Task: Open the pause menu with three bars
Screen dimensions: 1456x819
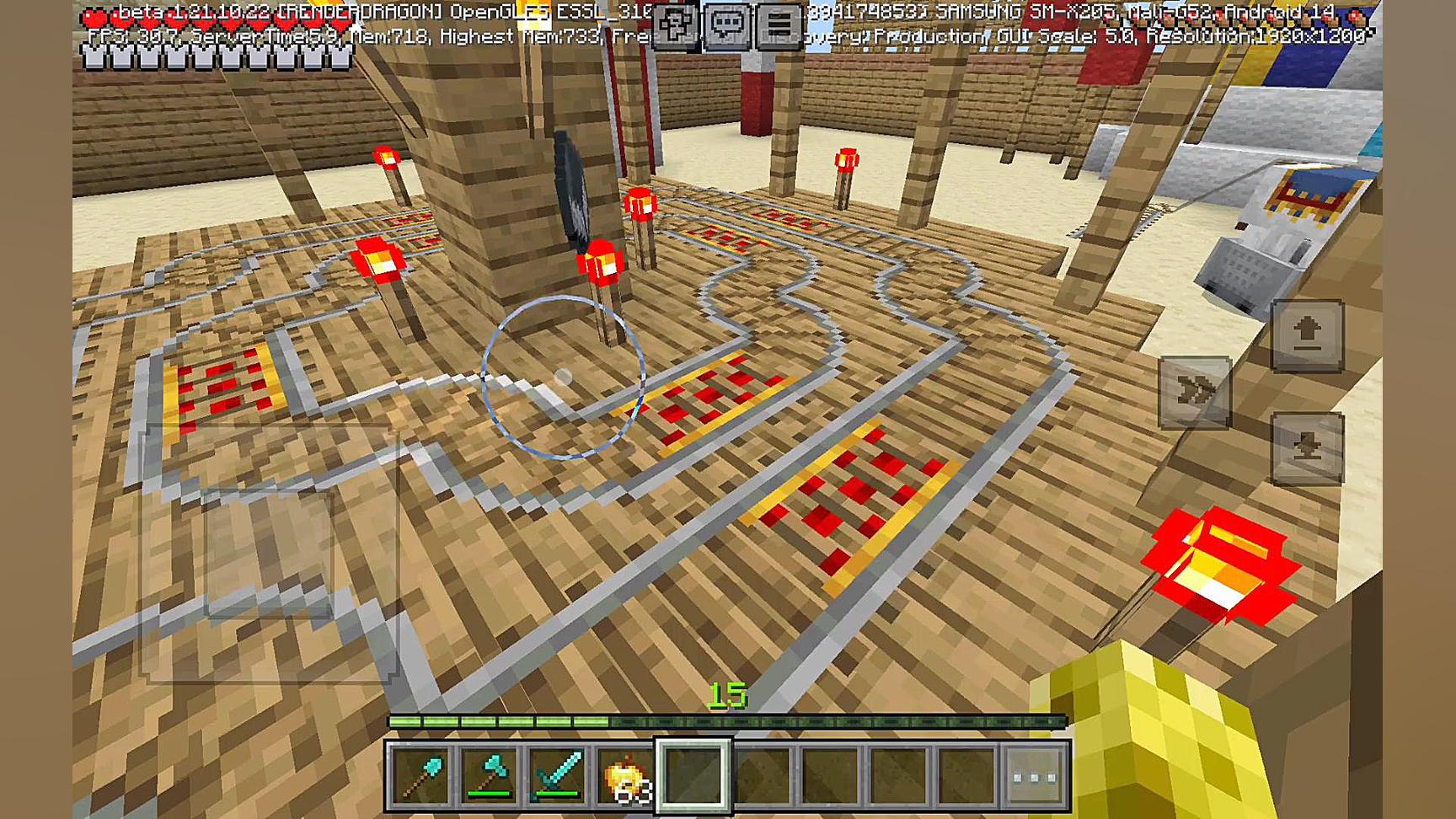Action: click(x=779, y=24)
